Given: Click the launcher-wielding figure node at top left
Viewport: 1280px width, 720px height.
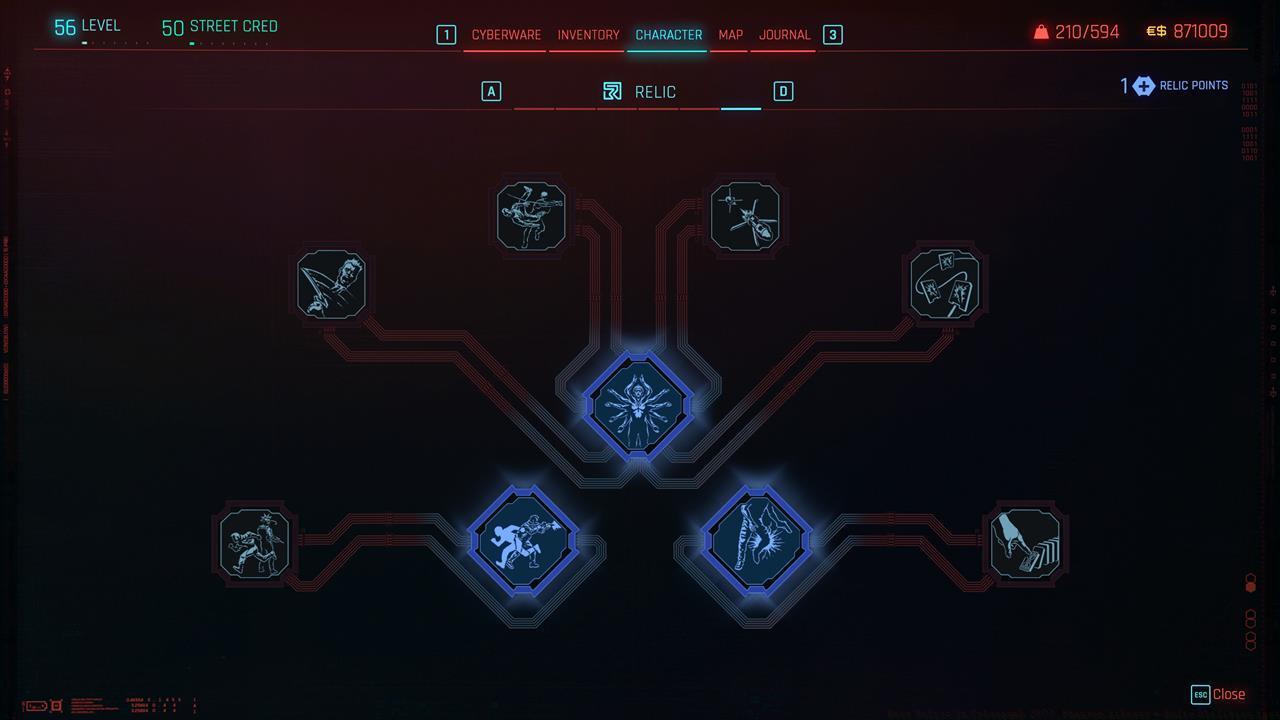Looking at the screenshot, I should click(x=530, y=215).
